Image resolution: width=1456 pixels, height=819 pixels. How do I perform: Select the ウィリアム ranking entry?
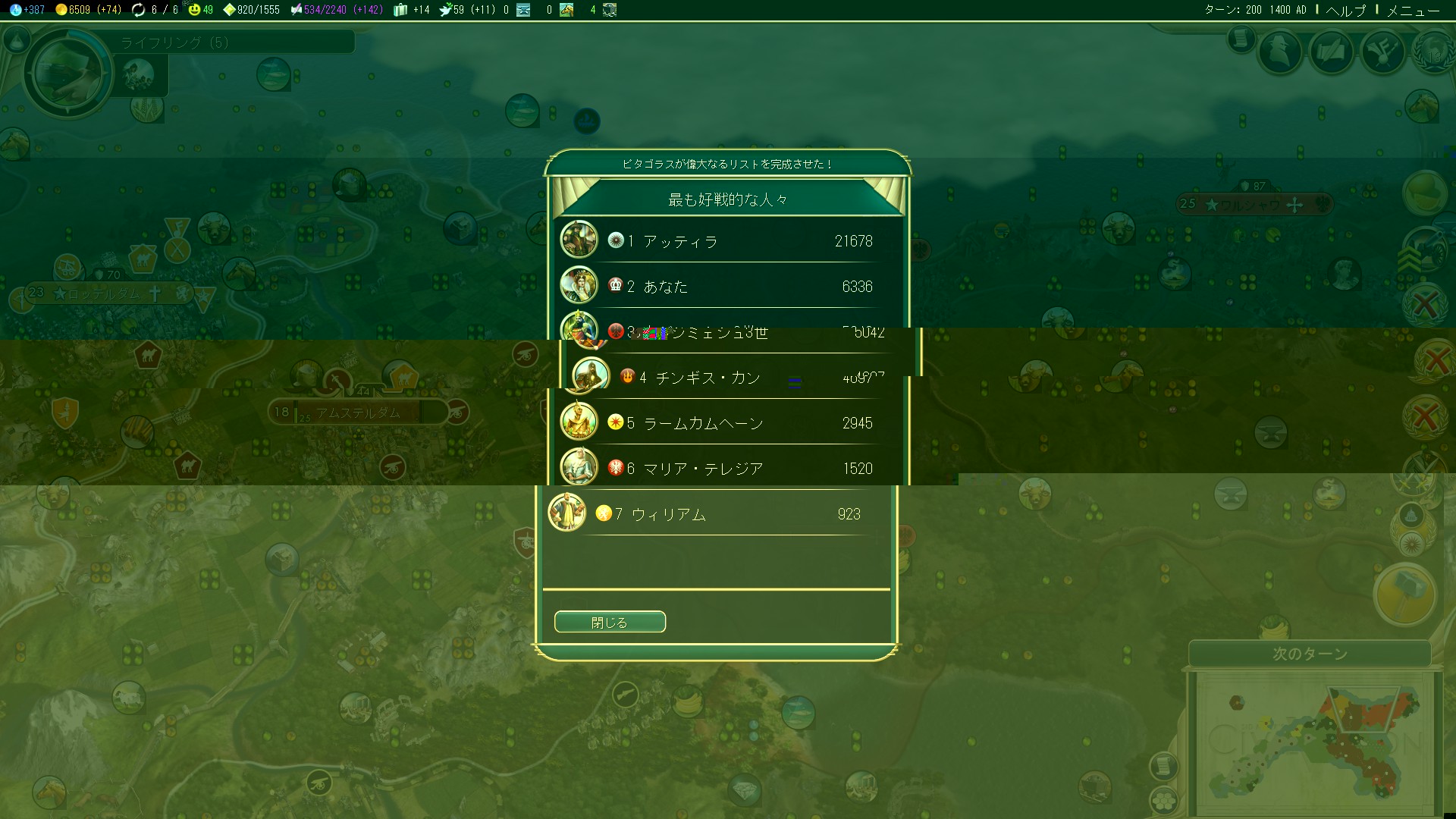(716, 514)
